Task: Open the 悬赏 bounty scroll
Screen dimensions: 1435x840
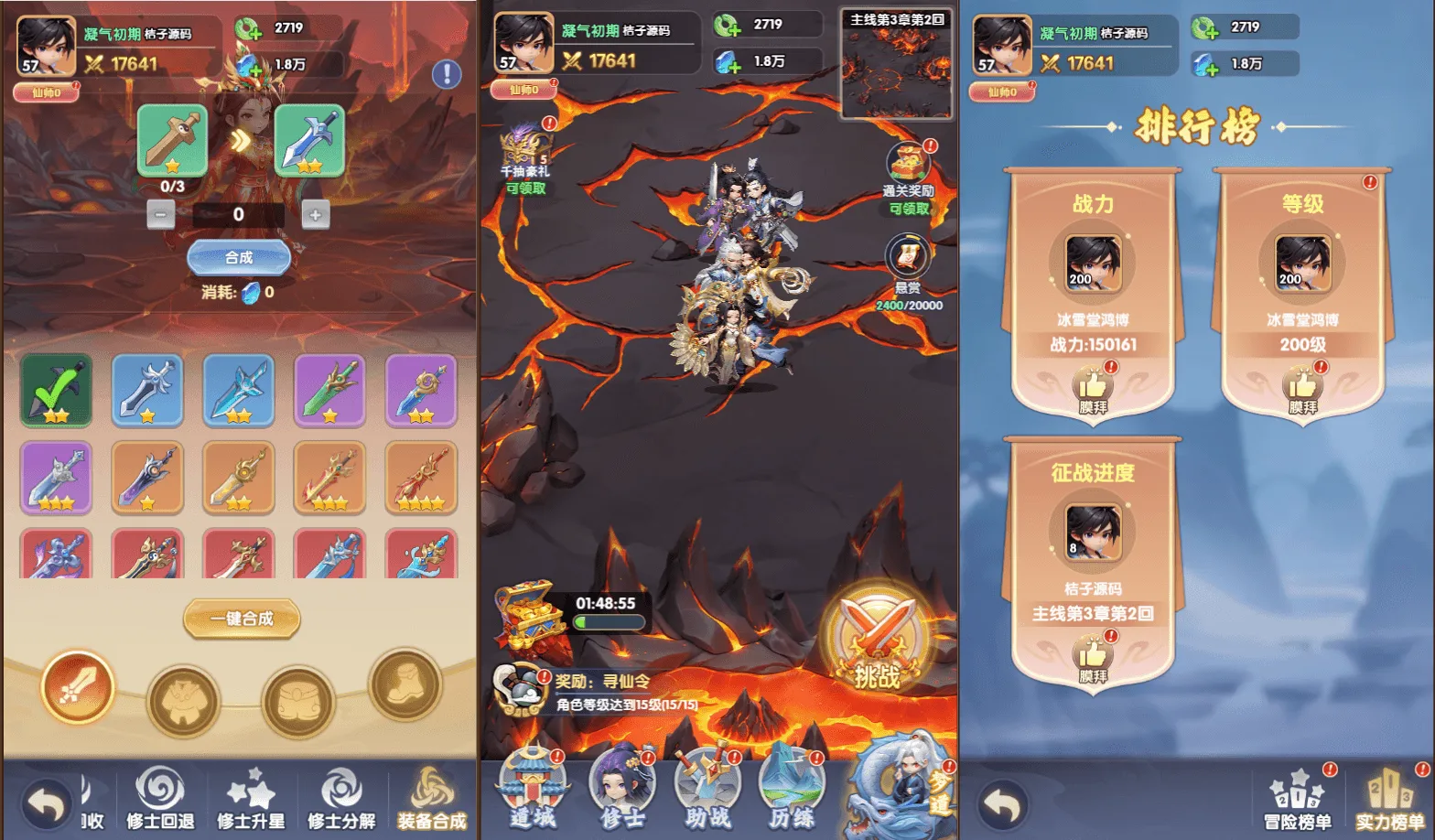Action: click(908, 262)
